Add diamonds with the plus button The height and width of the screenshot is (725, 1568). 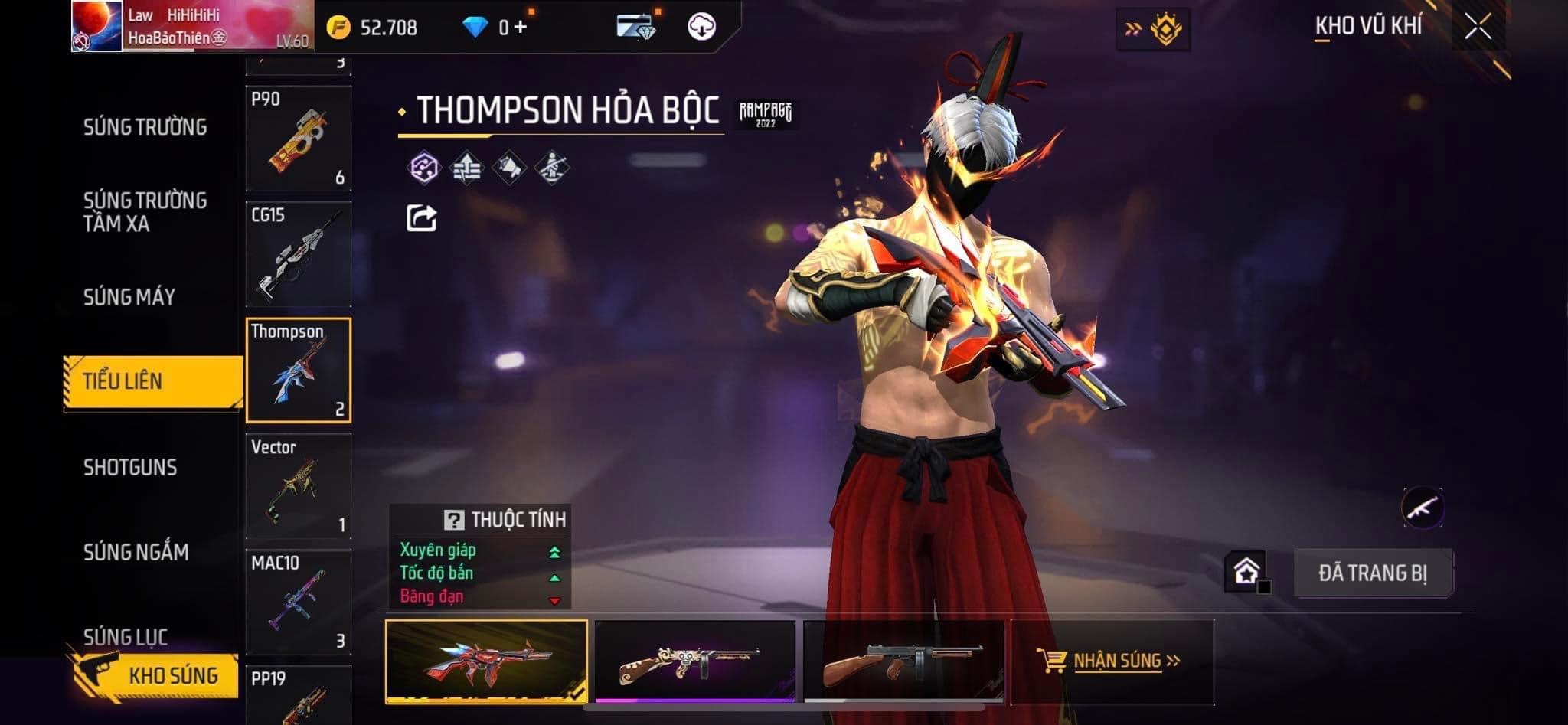click(521, 28)
